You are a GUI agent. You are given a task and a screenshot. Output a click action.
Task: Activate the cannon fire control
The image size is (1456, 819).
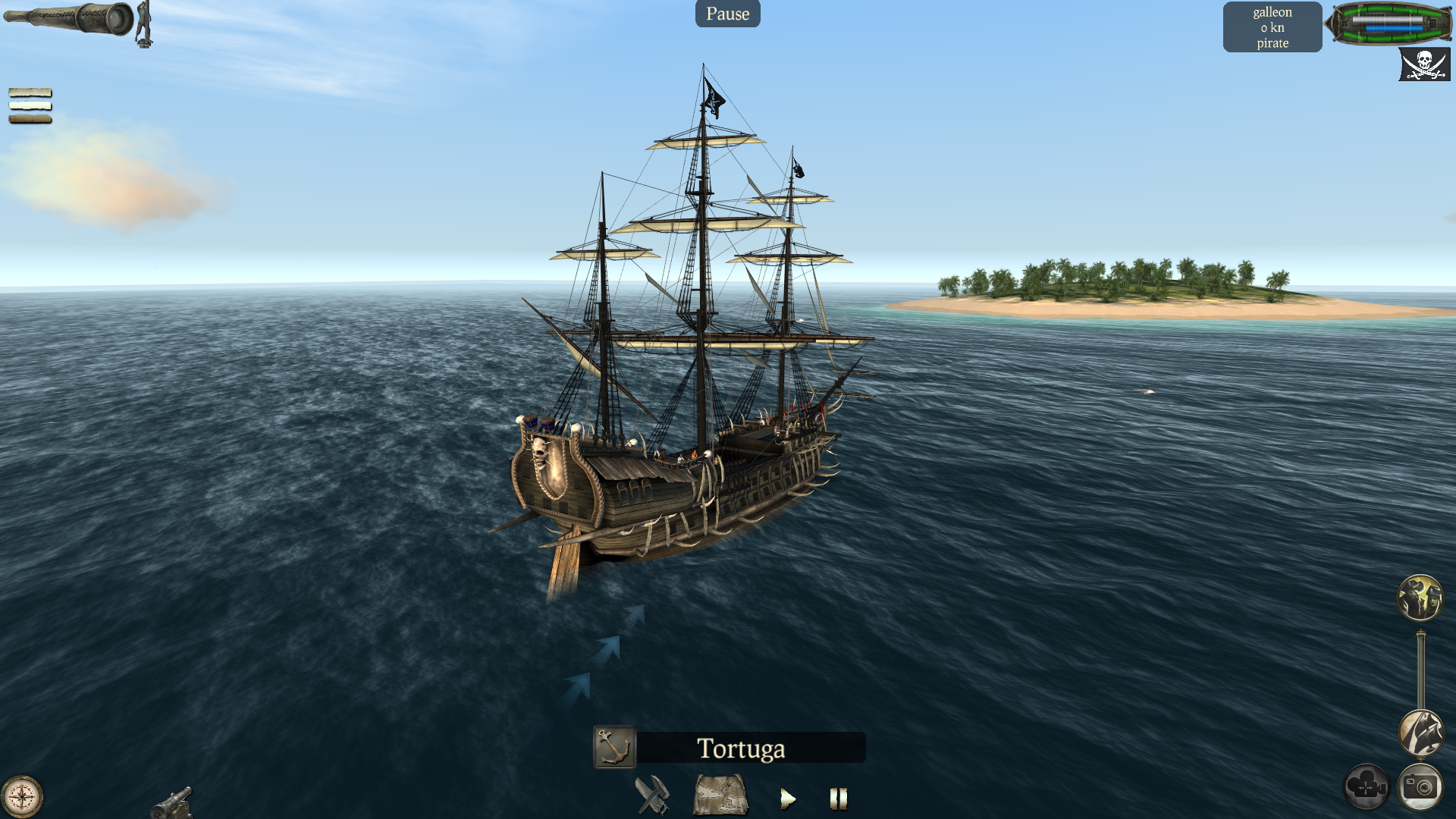click(171, 803)
